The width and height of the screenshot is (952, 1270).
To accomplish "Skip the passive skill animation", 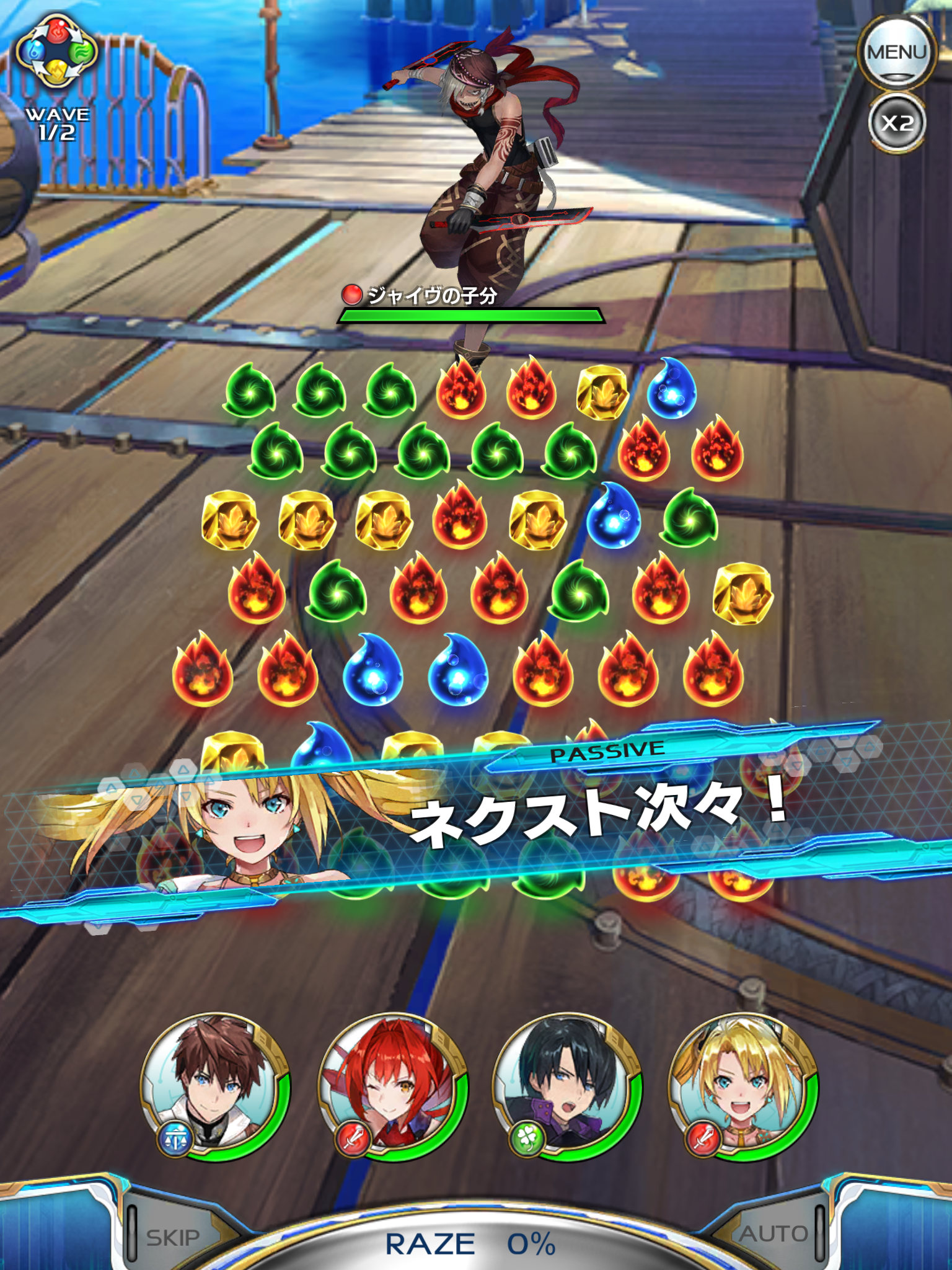I will pyautogui.click(x=174, y=1238).
